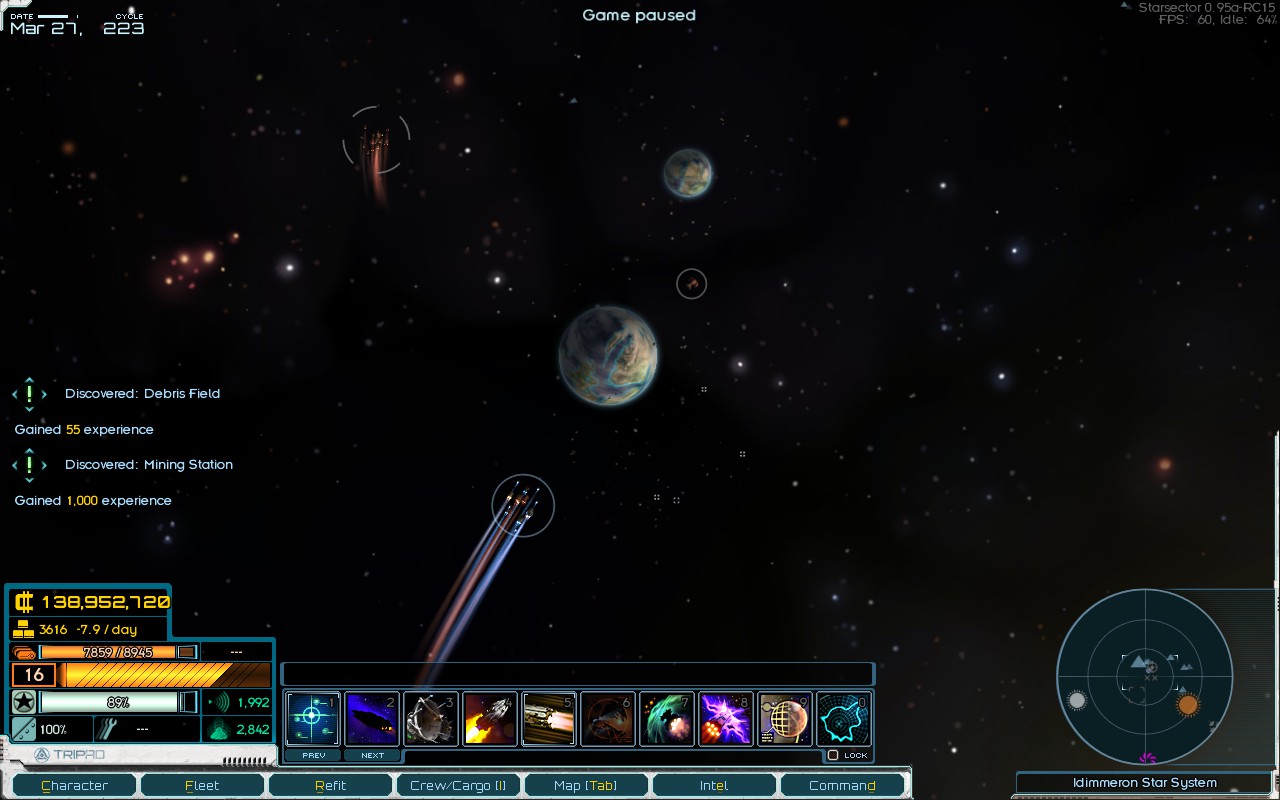Viewport: 1280px width, 800px height.
Task: Click the NEXT ability bar button
Action: (x=372, y=755)
